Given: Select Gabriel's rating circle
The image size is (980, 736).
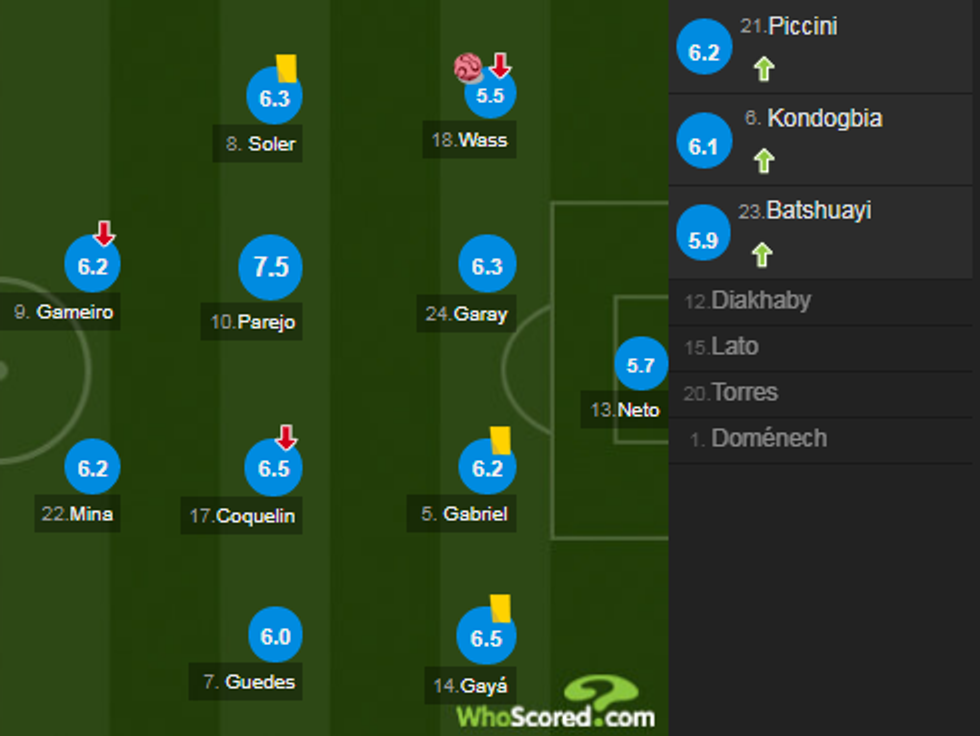Looking at the screenshot, I should pos(487,467).
